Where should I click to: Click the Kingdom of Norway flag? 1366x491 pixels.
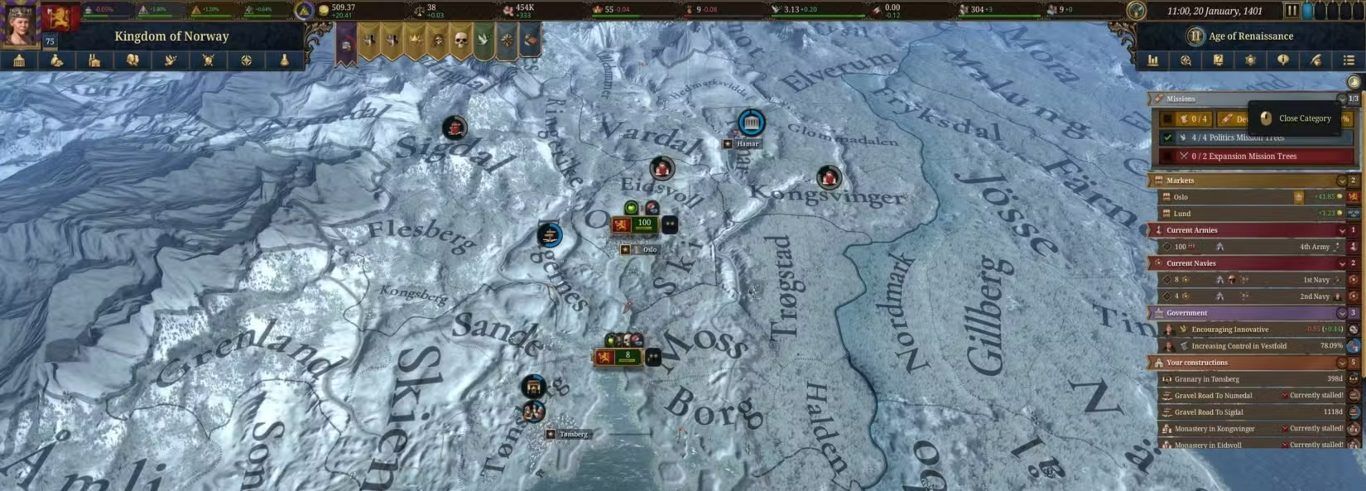[x=61, y=17]
